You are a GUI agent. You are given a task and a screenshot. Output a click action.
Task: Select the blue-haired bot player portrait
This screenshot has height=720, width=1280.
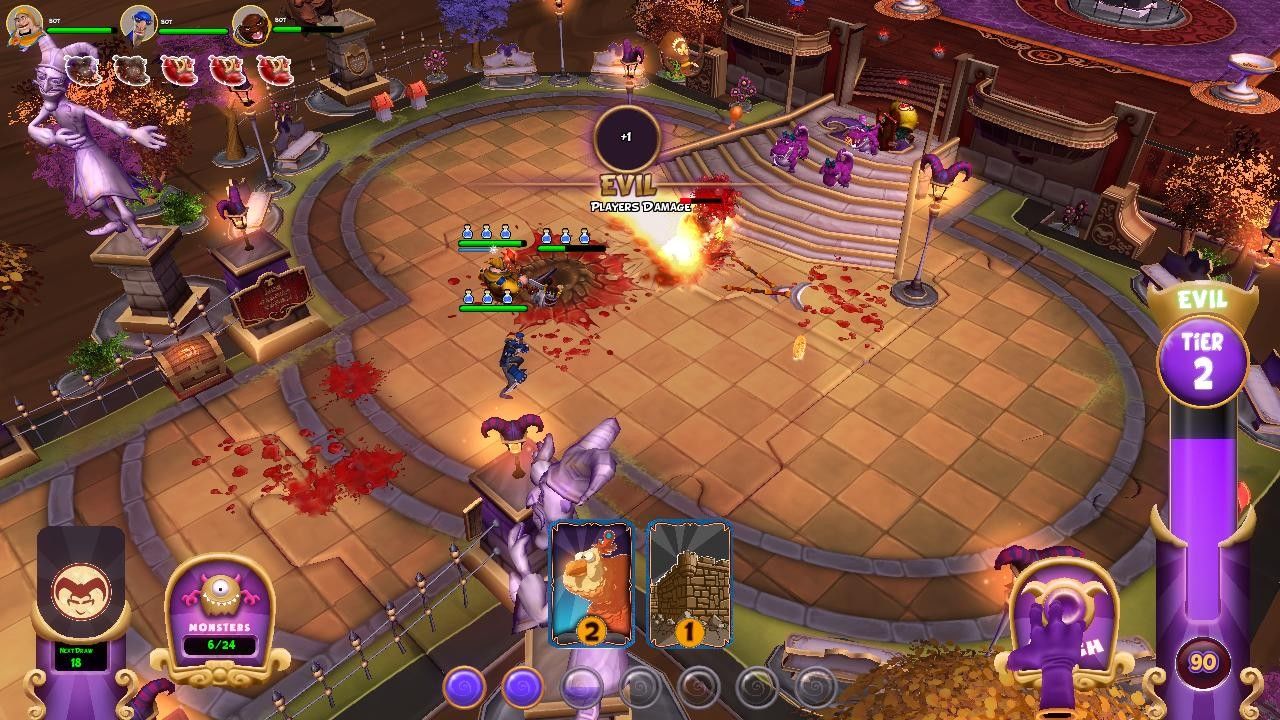138,24
